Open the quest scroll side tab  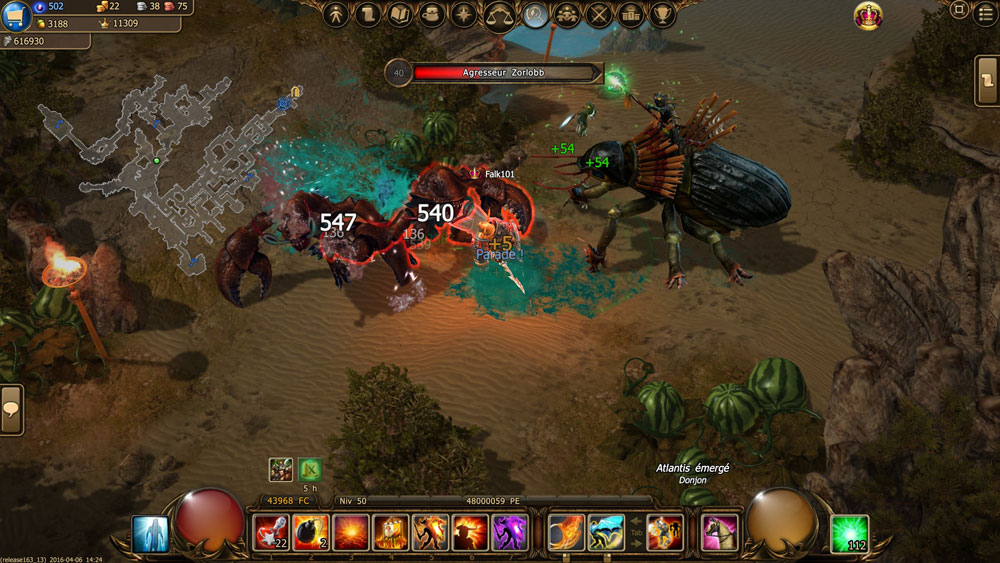click(x=988, y=80)
